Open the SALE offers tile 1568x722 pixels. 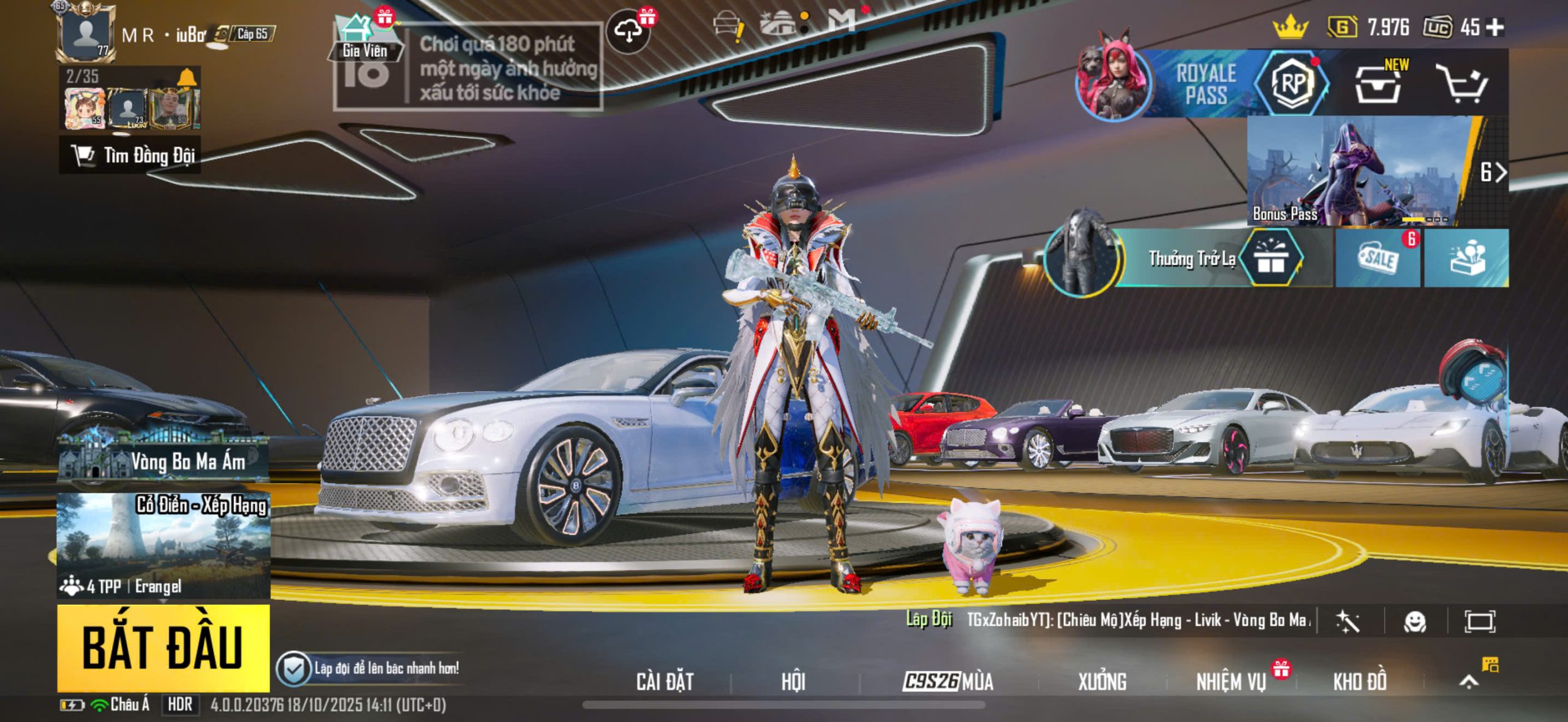1378,258
